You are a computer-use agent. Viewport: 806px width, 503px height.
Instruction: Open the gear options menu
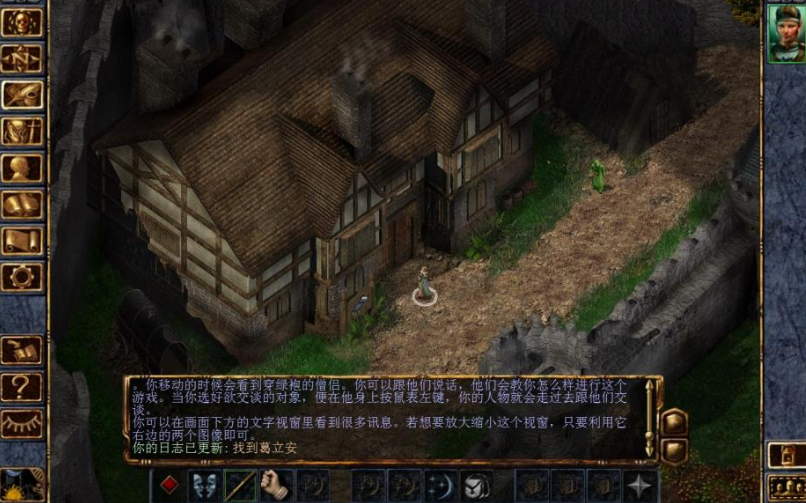tap(22, 276)
